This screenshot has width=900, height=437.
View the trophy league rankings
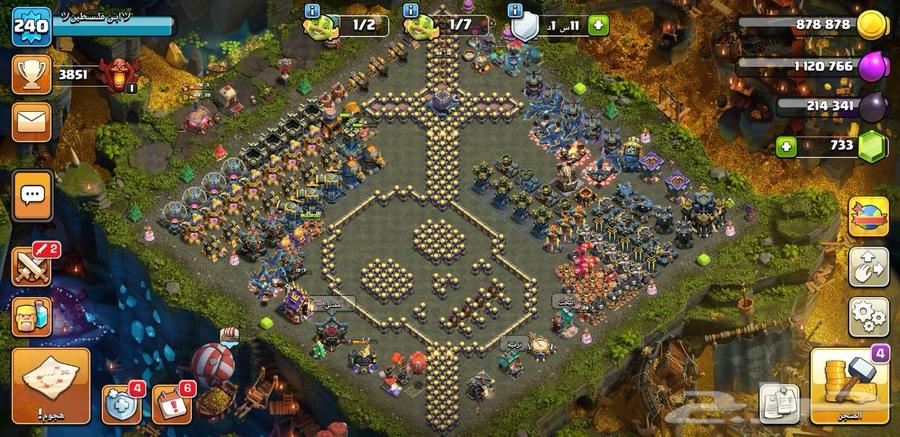click(31, 73)
